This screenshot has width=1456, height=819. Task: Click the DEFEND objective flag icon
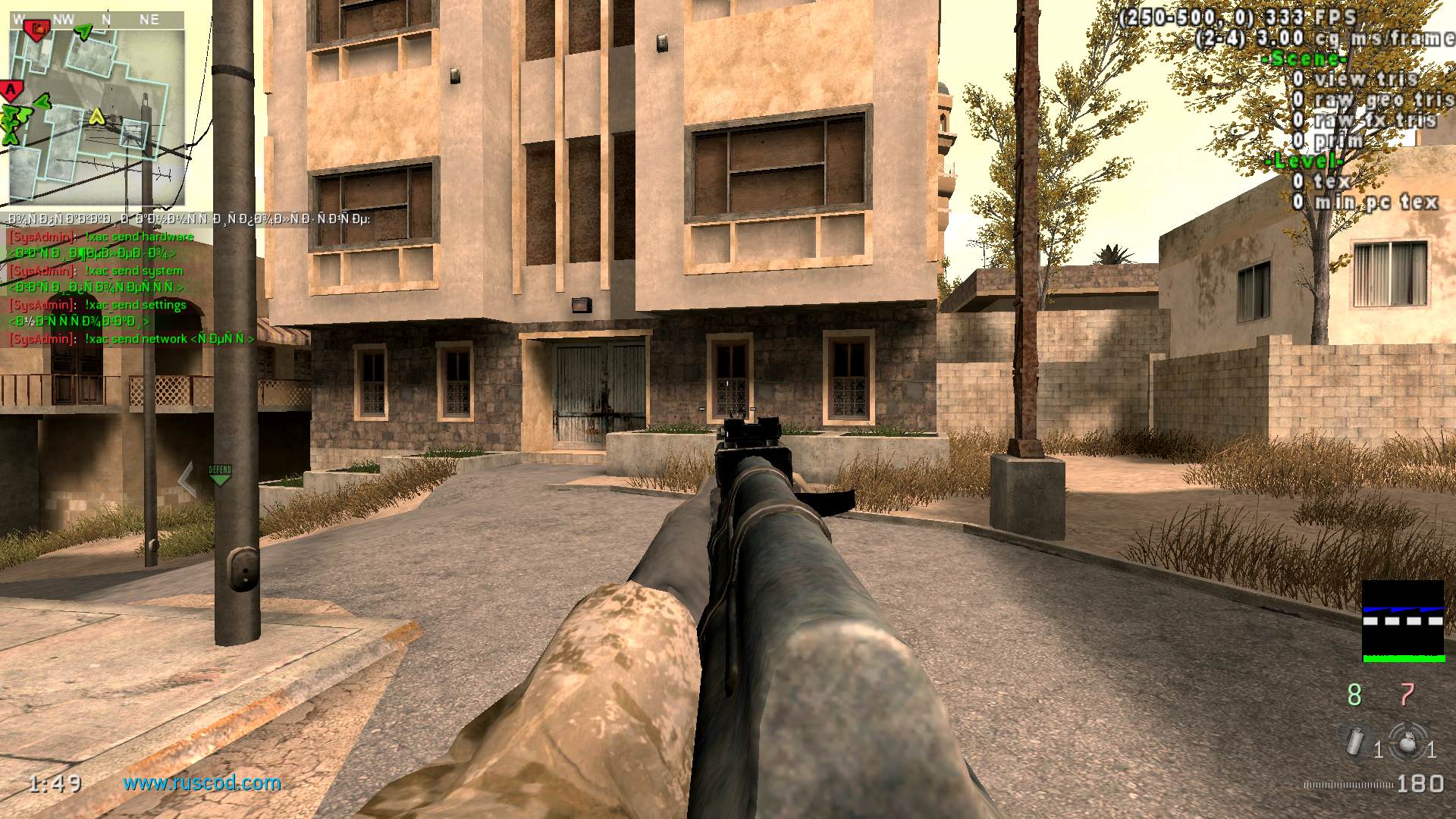(x=220, y=472)
